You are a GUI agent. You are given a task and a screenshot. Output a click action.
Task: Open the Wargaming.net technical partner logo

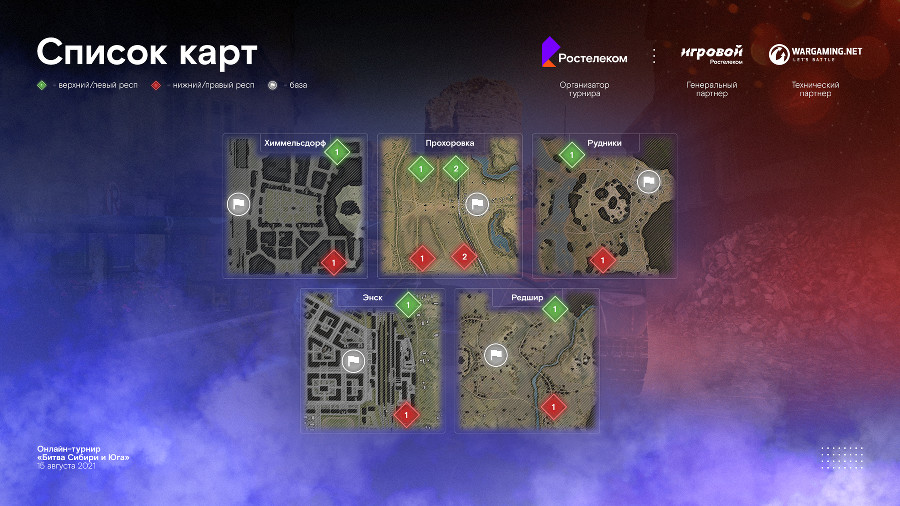[x=815, y=54]
